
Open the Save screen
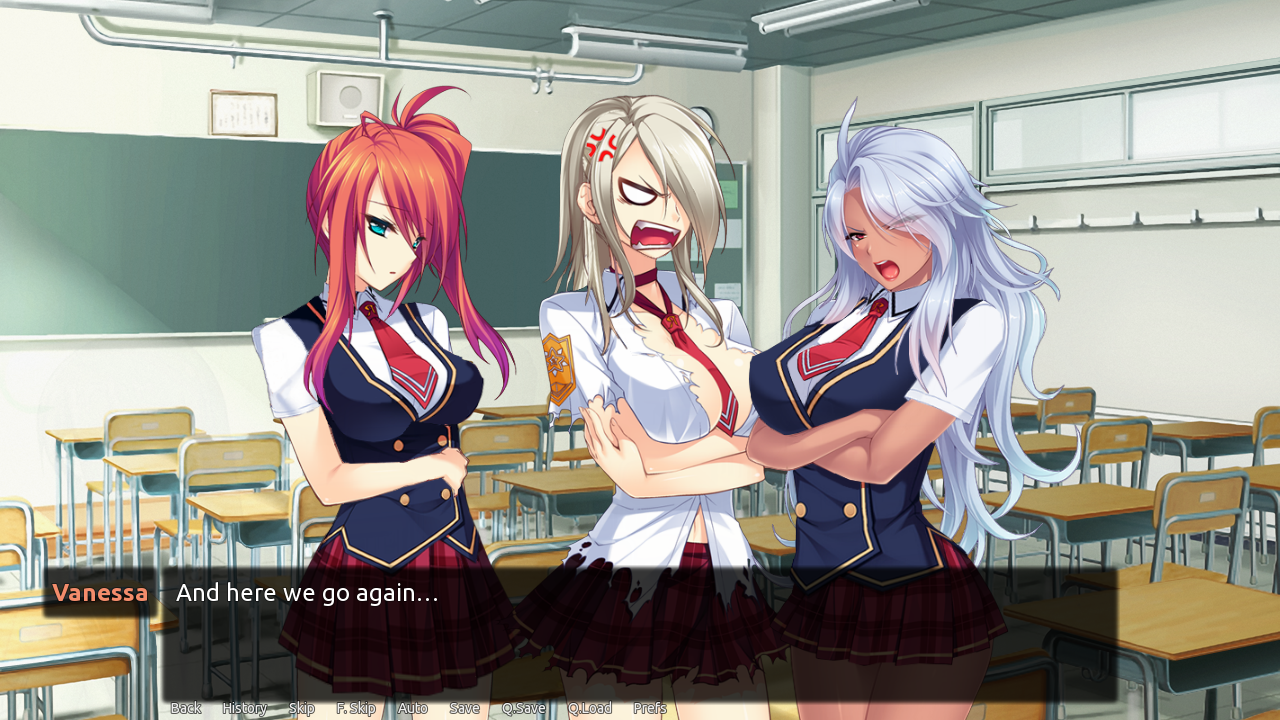click(x=464, y=707)
